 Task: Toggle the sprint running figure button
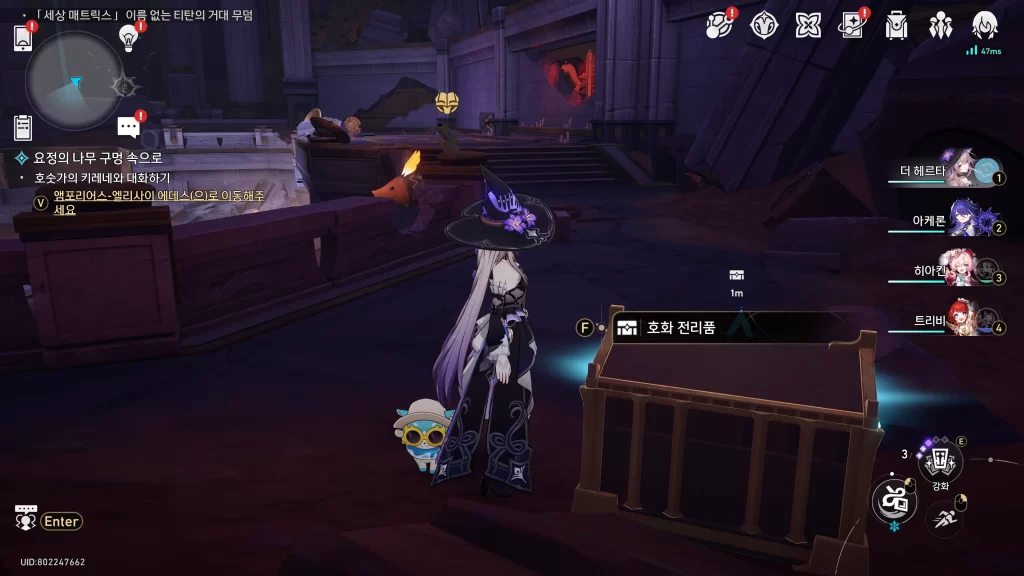[x=945, y=517]
